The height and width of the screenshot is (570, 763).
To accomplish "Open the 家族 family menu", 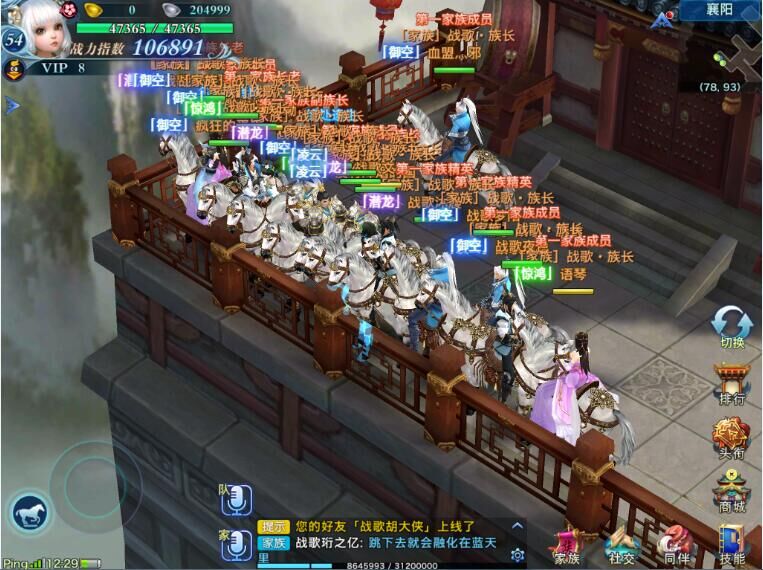I will [x=568, y=545].
